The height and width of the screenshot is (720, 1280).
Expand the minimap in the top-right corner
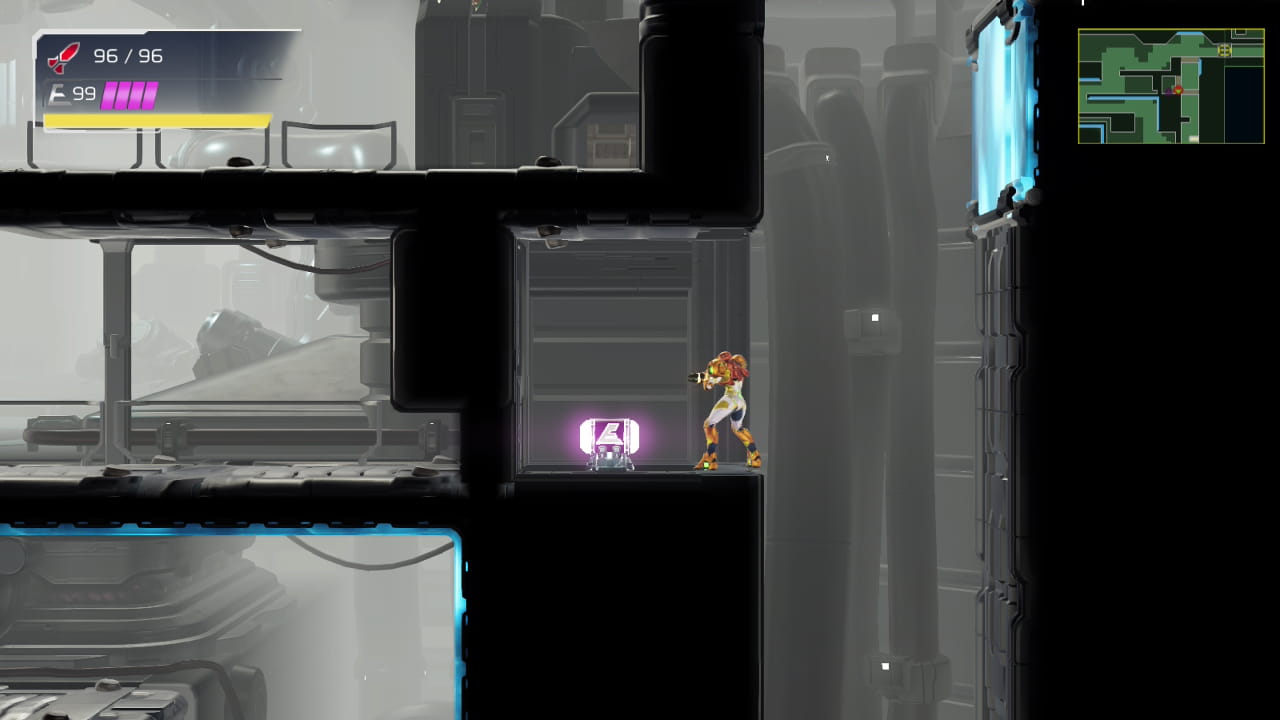pyautogui.click(x=1170, y=85)
